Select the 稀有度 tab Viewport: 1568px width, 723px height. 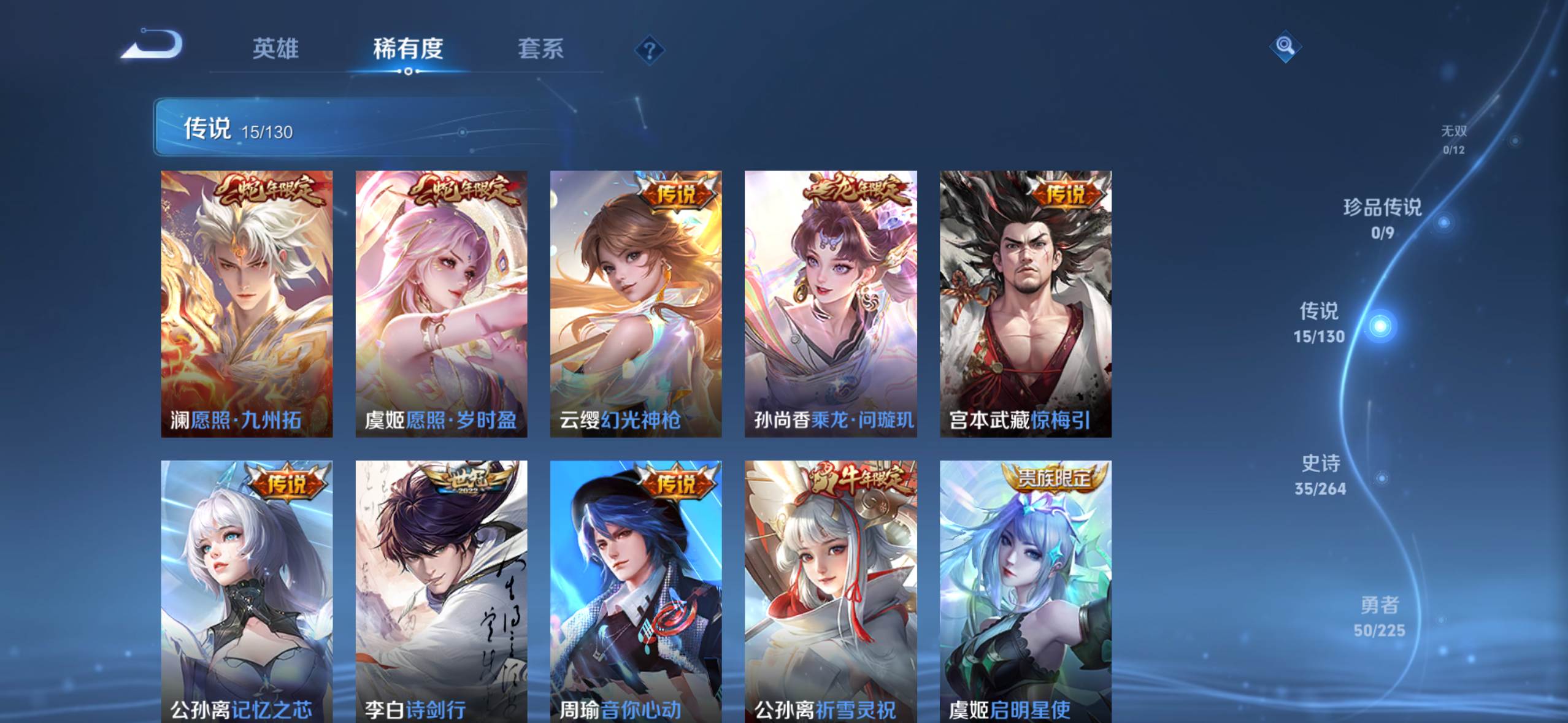[x=408, y=49]
